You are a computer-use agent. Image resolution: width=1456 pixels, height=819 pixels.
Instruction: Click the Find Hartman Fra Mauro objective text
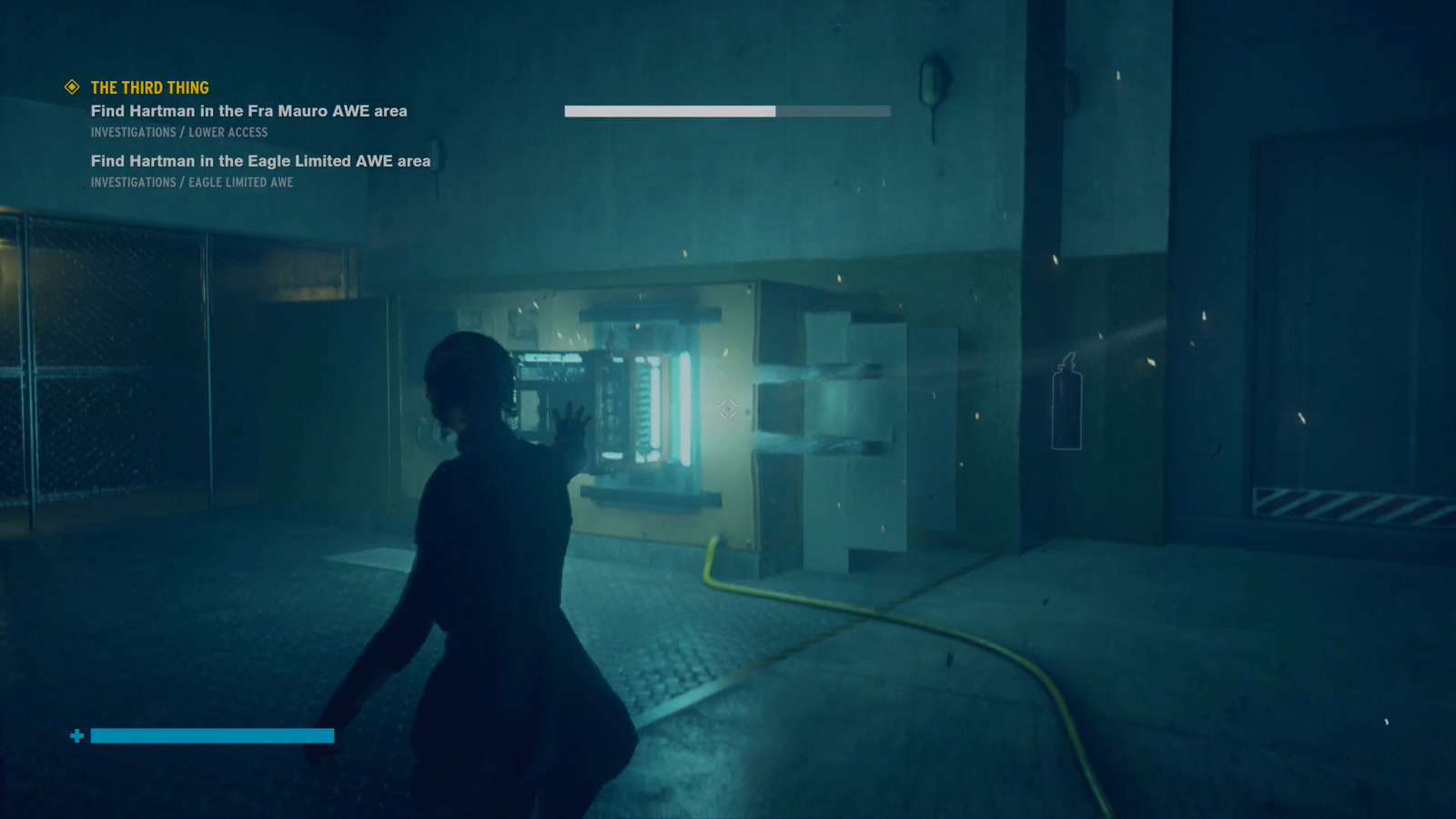tap(248, 111)
